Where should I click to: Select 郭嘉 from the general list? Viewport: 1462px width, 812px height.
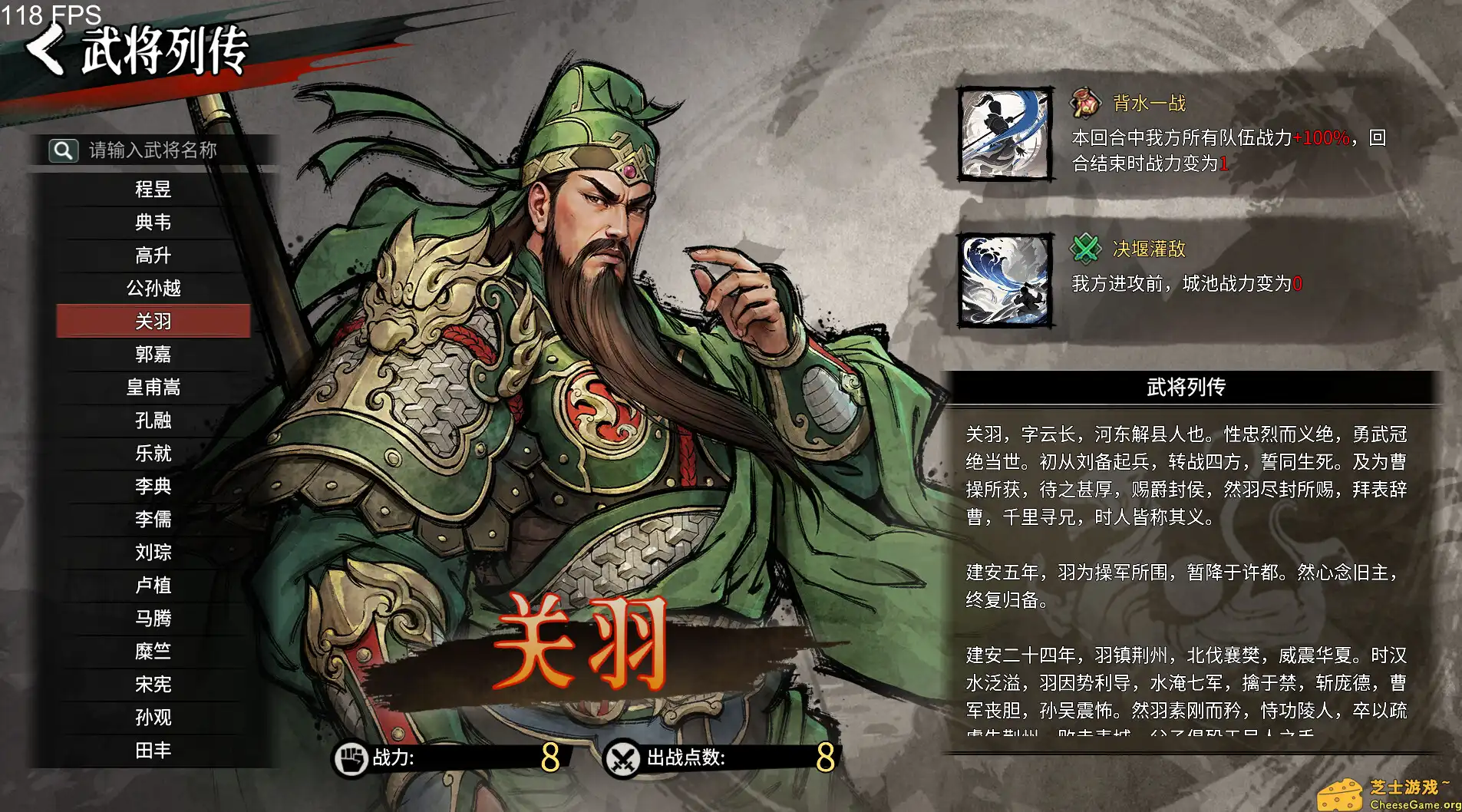click(x=153, y=355)
